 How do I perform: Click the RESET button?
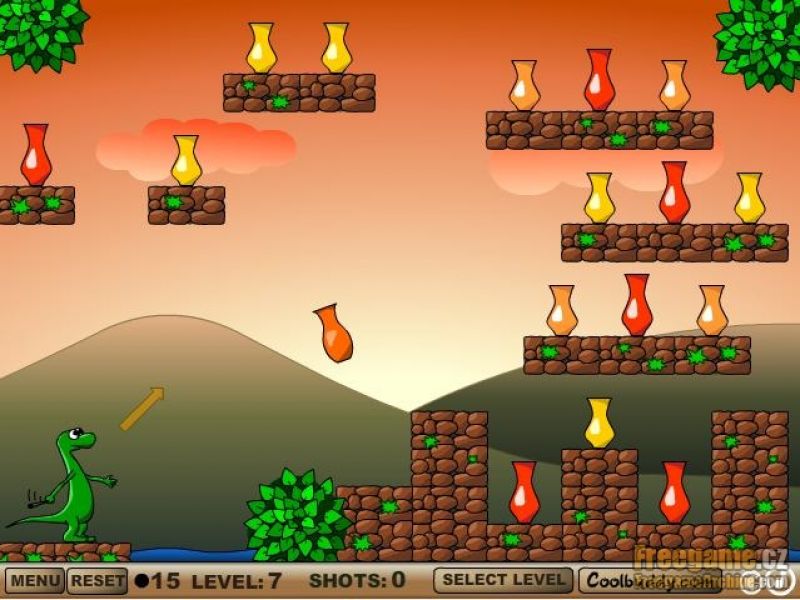point(98,581)
